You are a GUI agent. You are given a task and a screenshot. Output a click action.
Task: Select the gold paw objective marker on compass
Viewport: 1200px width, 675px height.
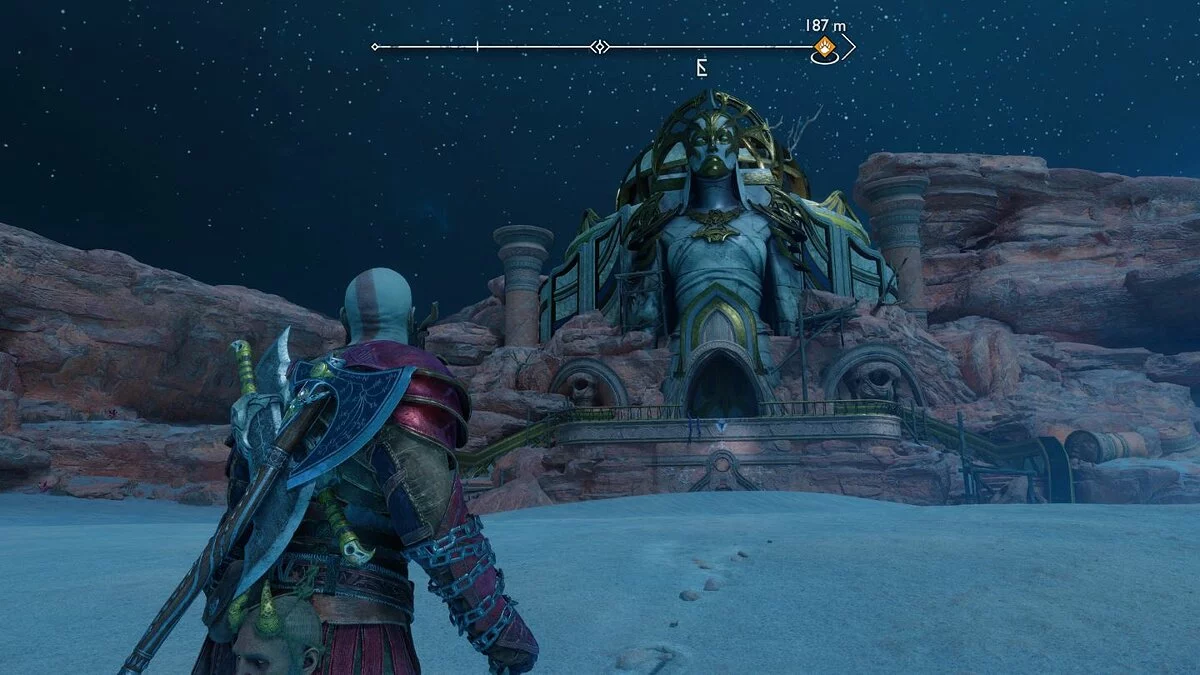point(825,47)
